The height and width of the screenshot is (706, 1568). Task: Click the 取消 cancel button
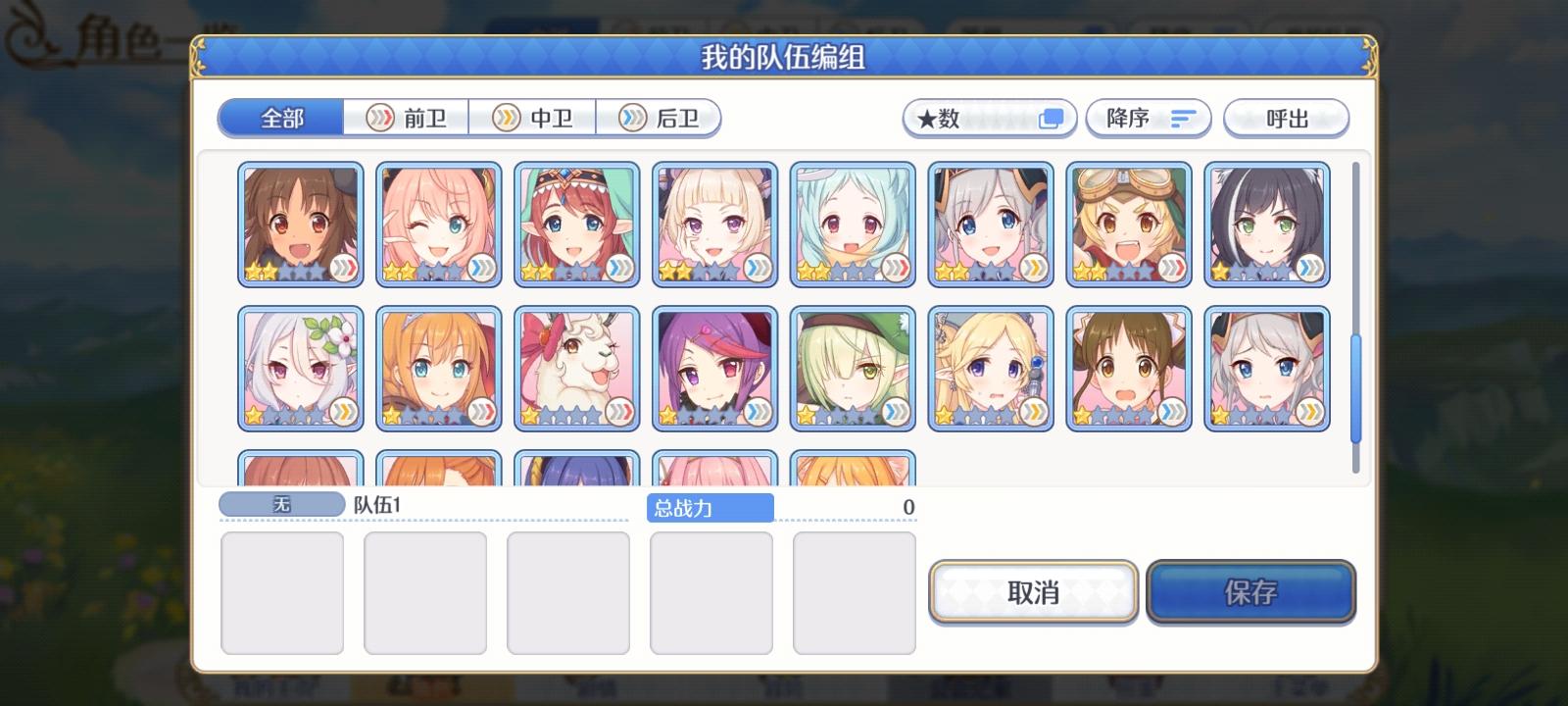[1034, 592]
